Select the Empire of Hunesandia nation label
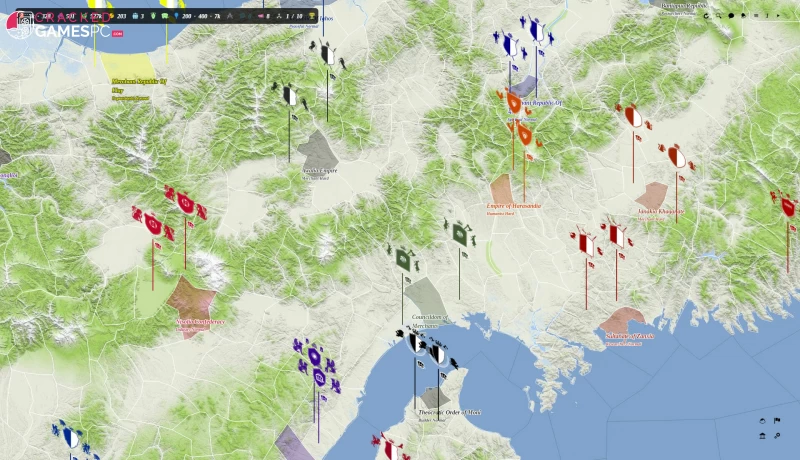800x460 pixels. tap(513, 206)
